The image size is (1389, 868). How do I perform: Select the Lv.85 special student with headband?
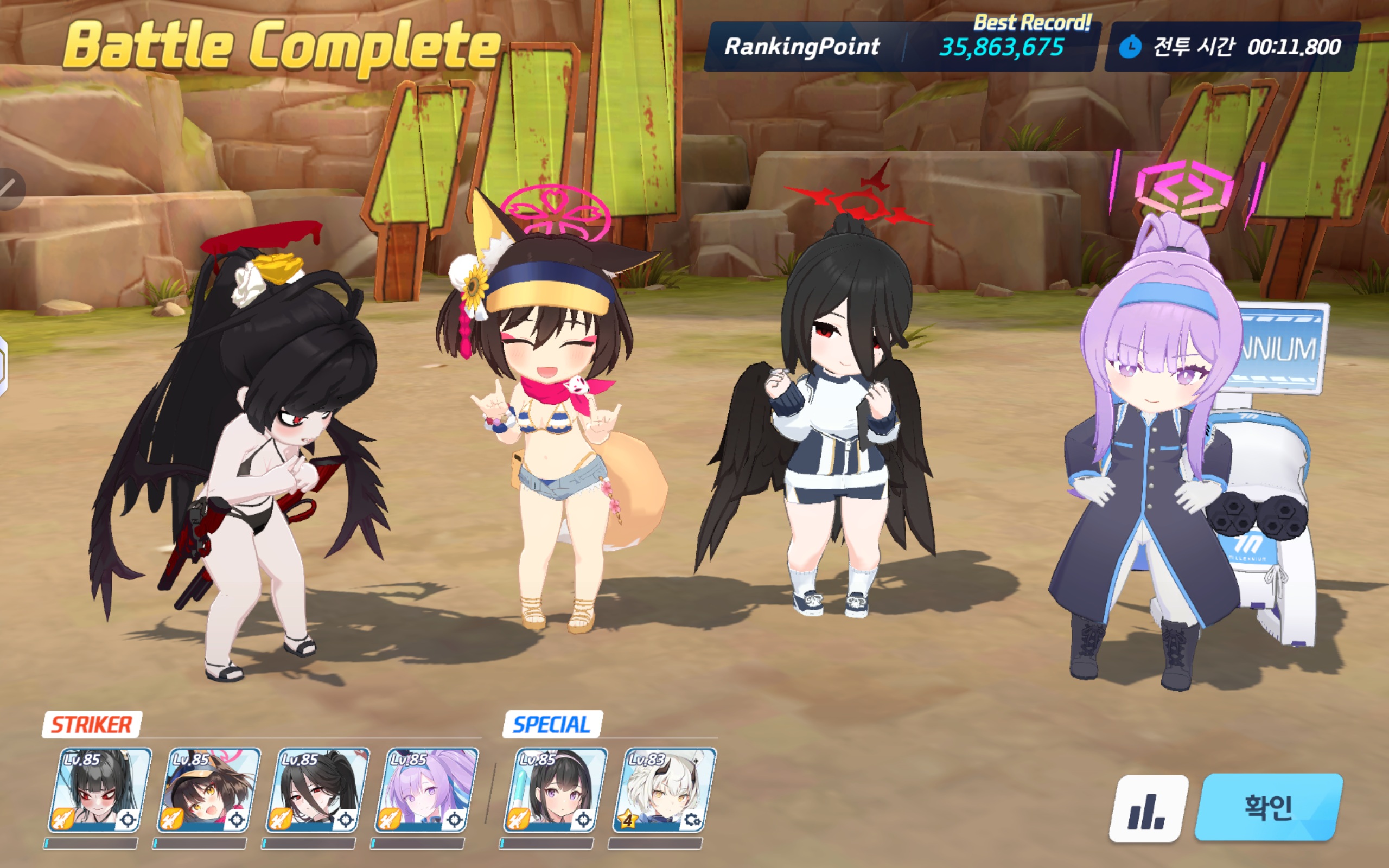tap(555, 790)
